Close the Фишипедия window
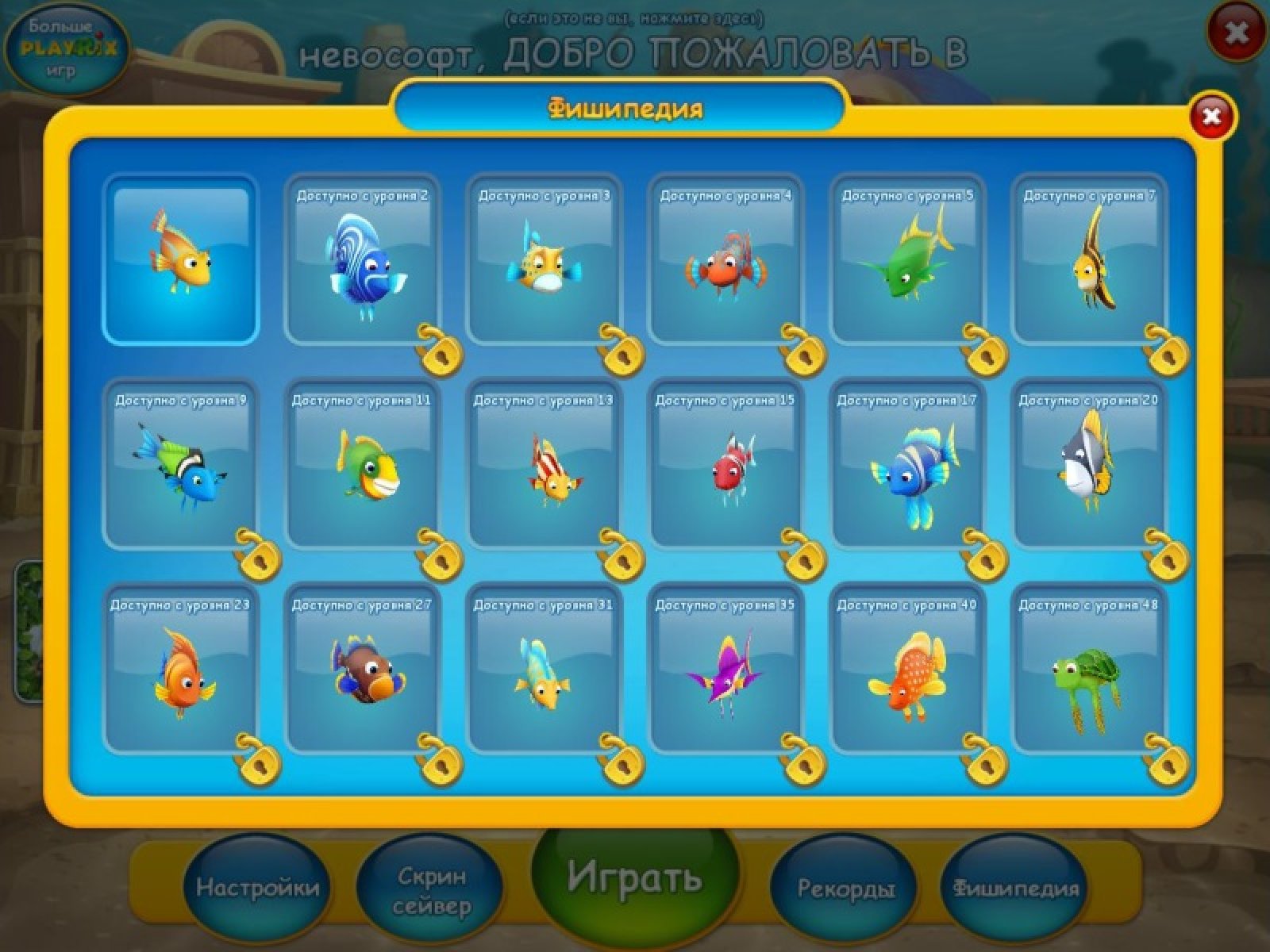The height and width of the screenshot is (952, 1270). [x=1211, y=117]
